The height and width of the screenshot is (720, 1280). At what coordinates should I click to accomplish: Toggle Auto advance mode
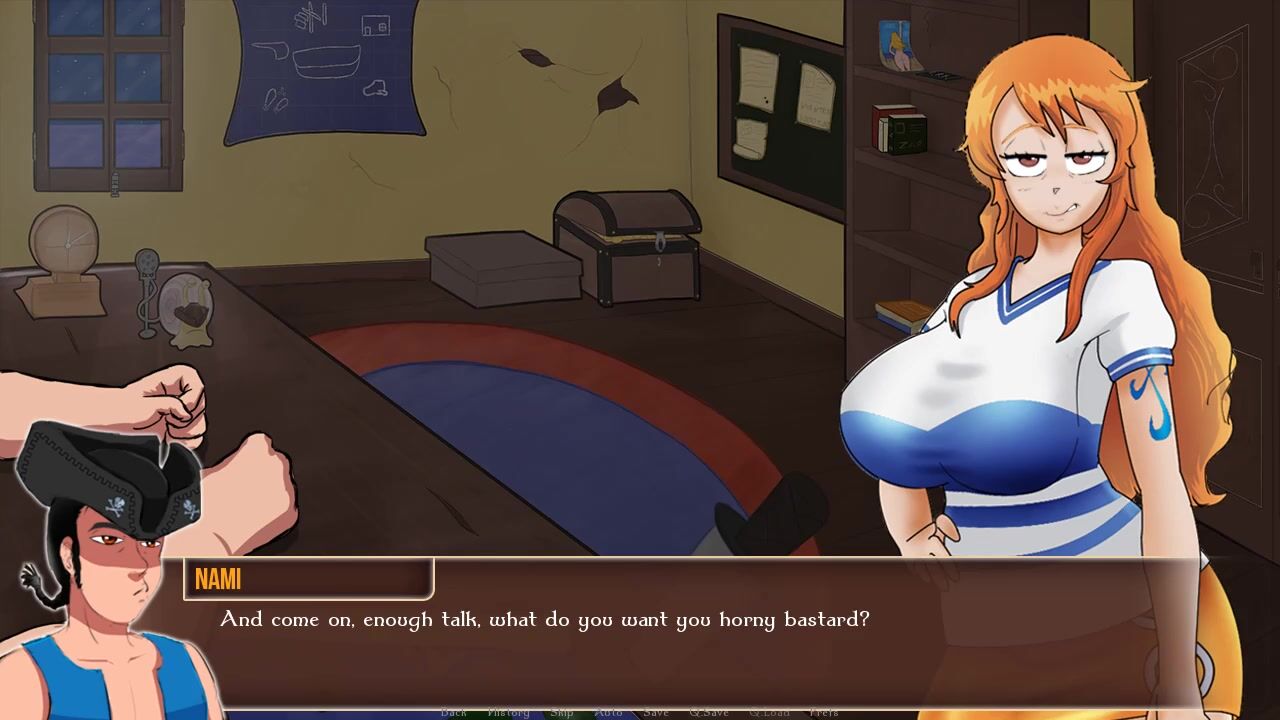609,712
